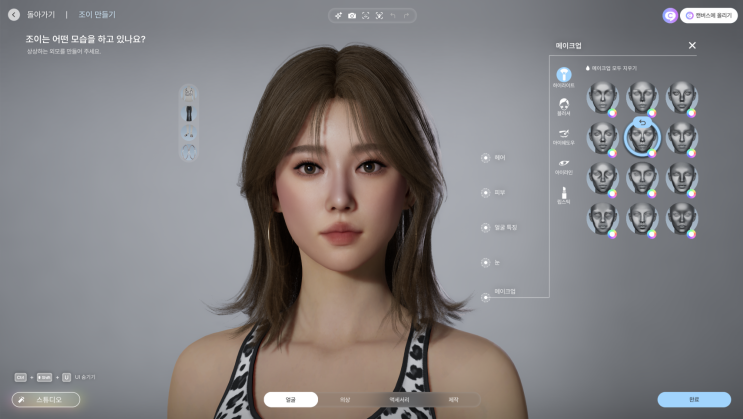
Task: Switch to the 체적 tab
Action: click(453, 400)
